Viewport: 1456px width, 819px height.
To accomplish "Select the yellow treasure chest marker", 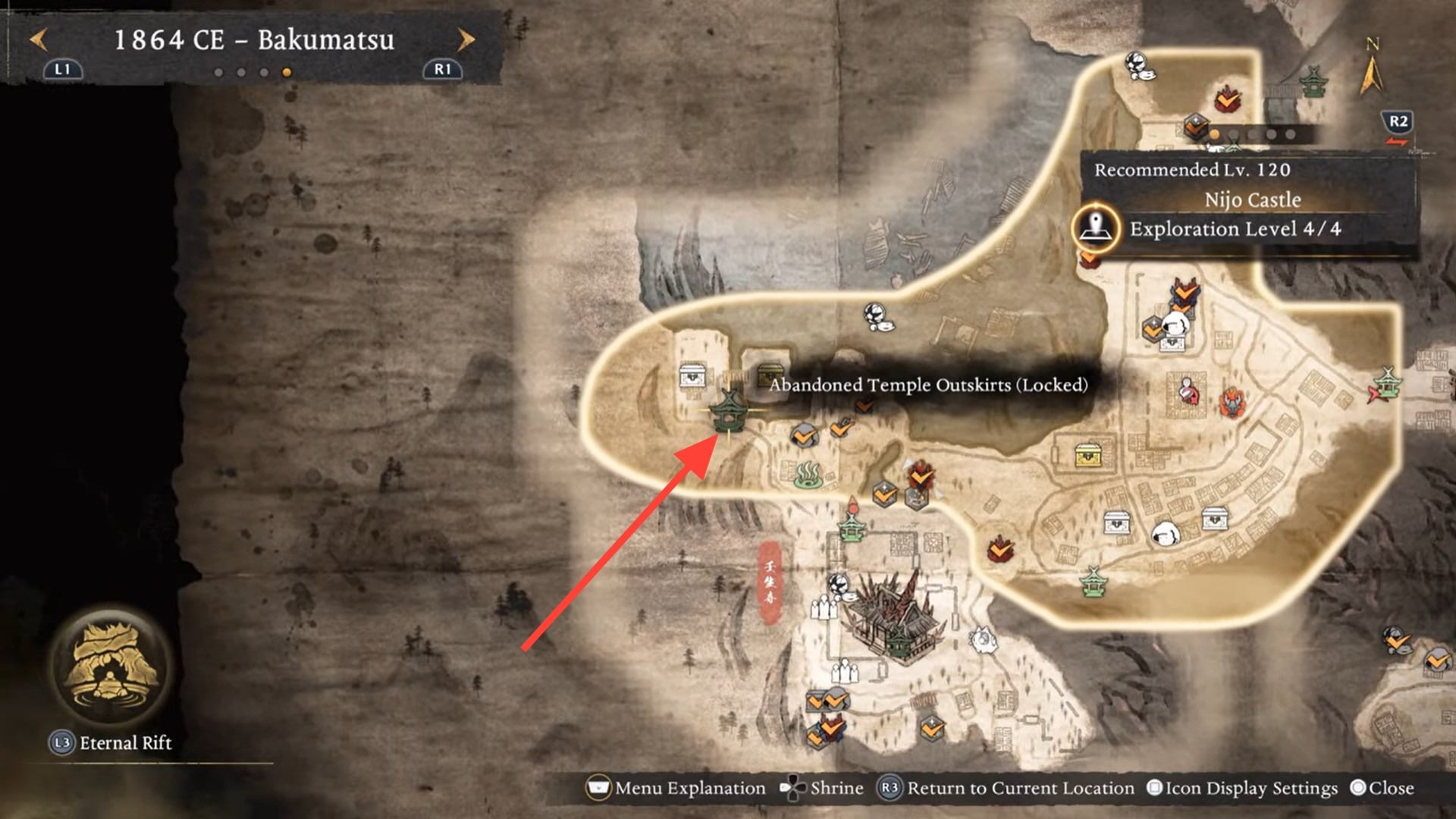I will [1088, 455].
